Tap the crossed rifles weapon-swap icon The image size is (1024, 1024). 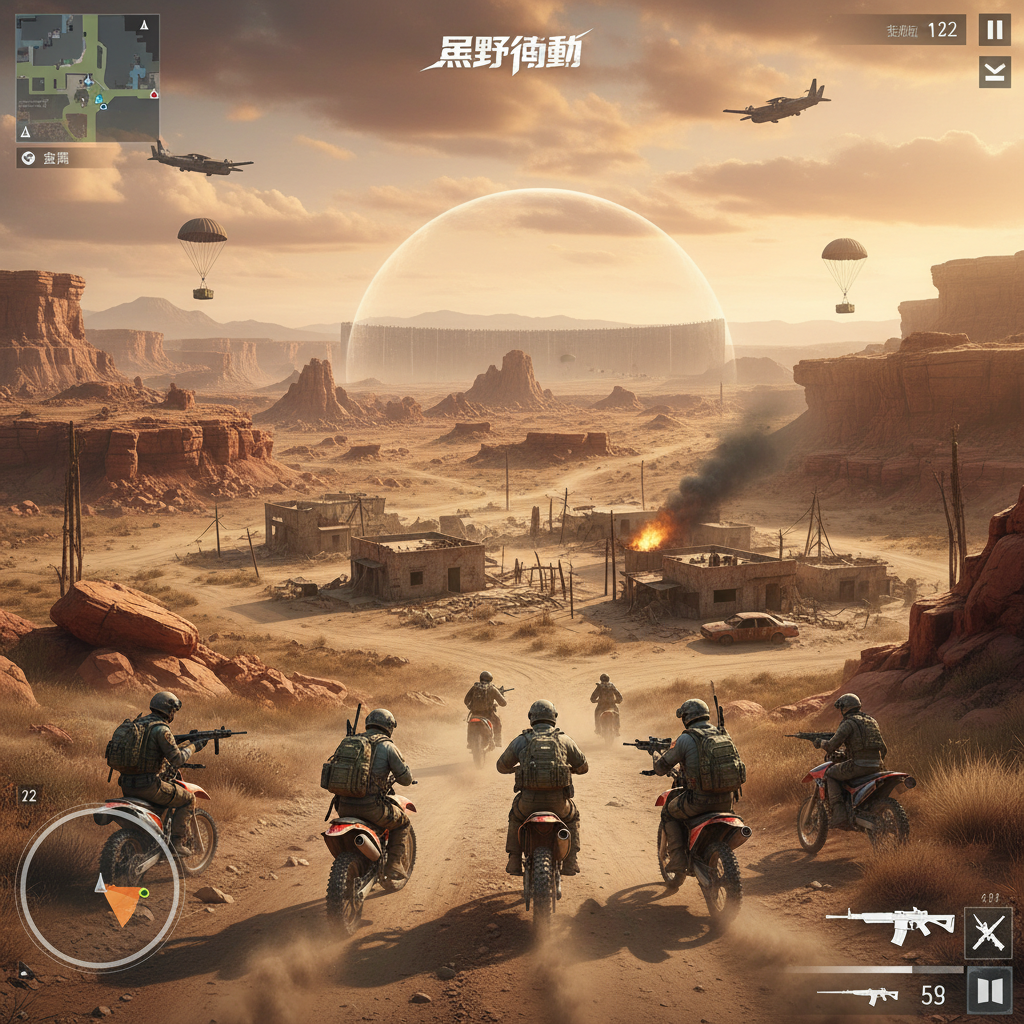point(988,932)
